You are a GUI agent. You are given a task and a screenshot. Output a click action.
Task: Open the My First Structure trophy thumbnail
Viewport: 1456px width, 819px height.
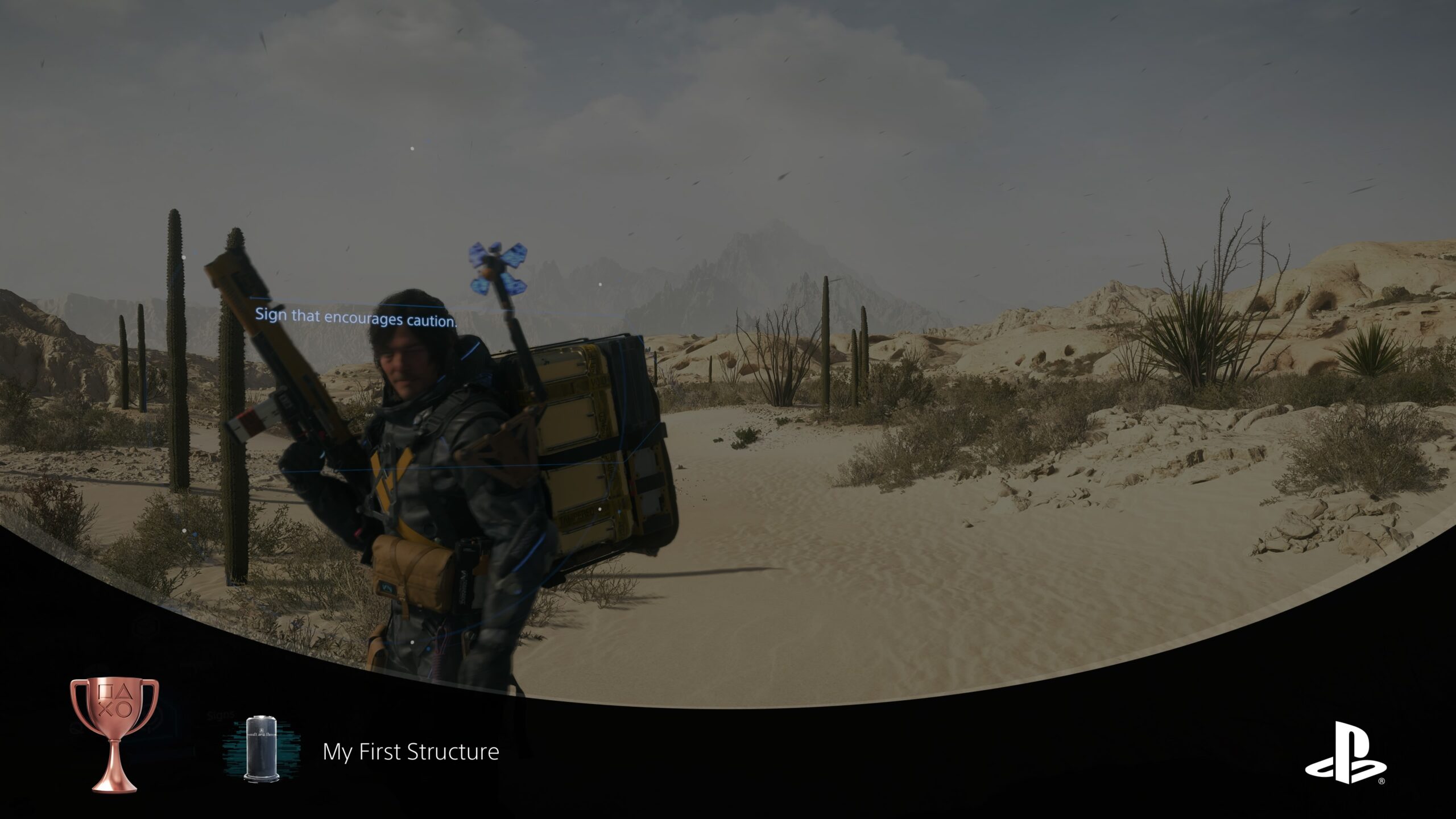tap(262, 749)
